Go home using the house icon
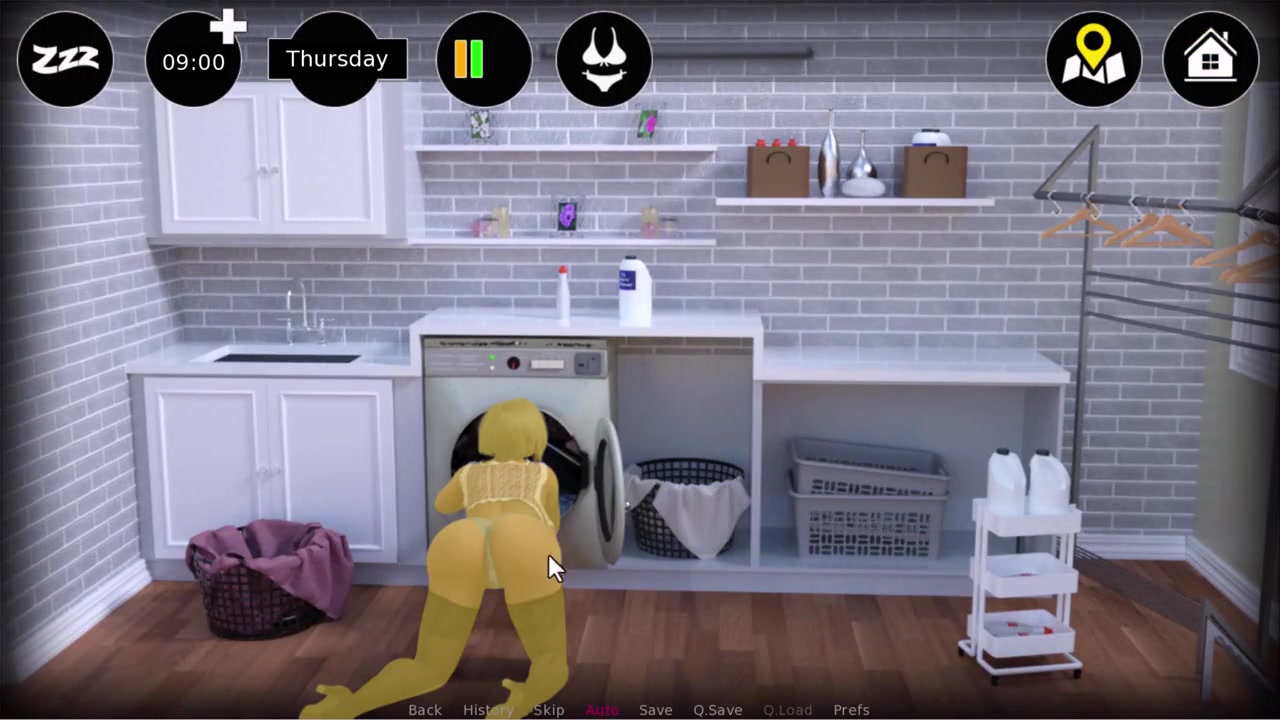 coord(1210,59)
